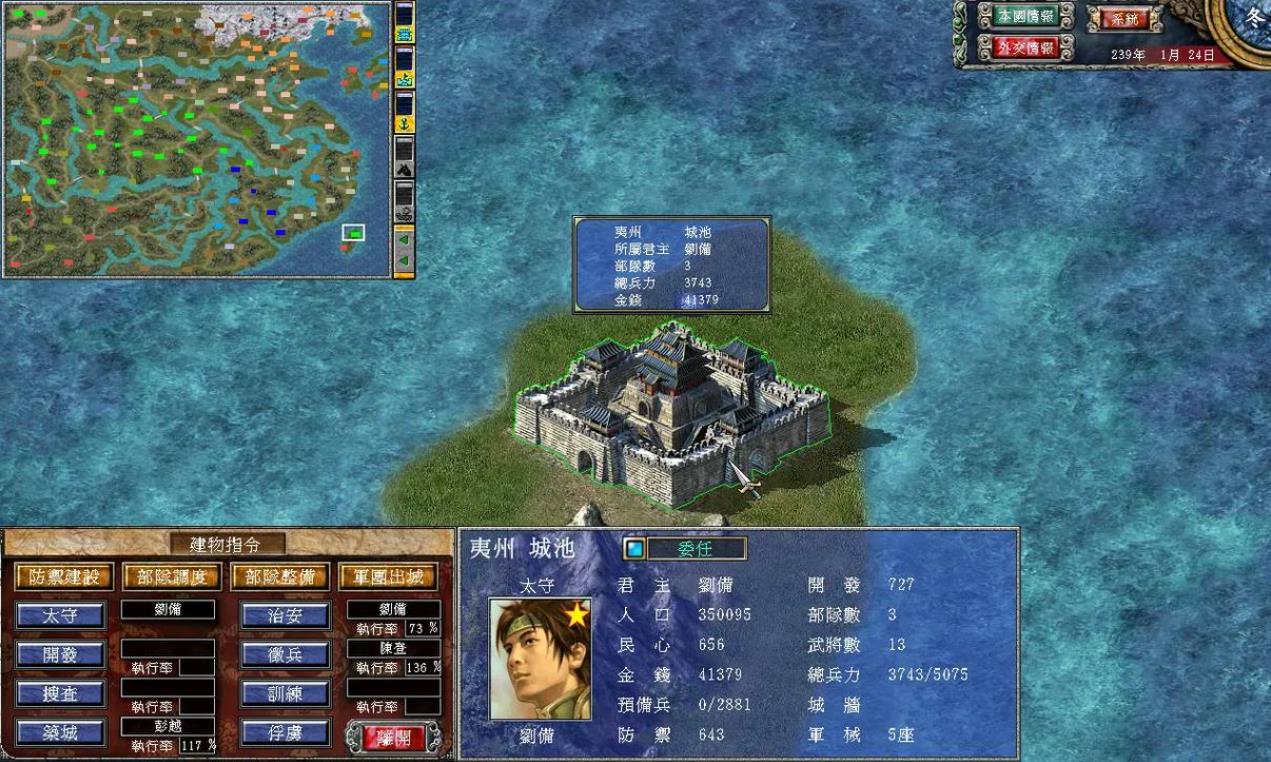Click governor 劉備's portrait
The image size is (1271, 762).
[x=540, y=659]
